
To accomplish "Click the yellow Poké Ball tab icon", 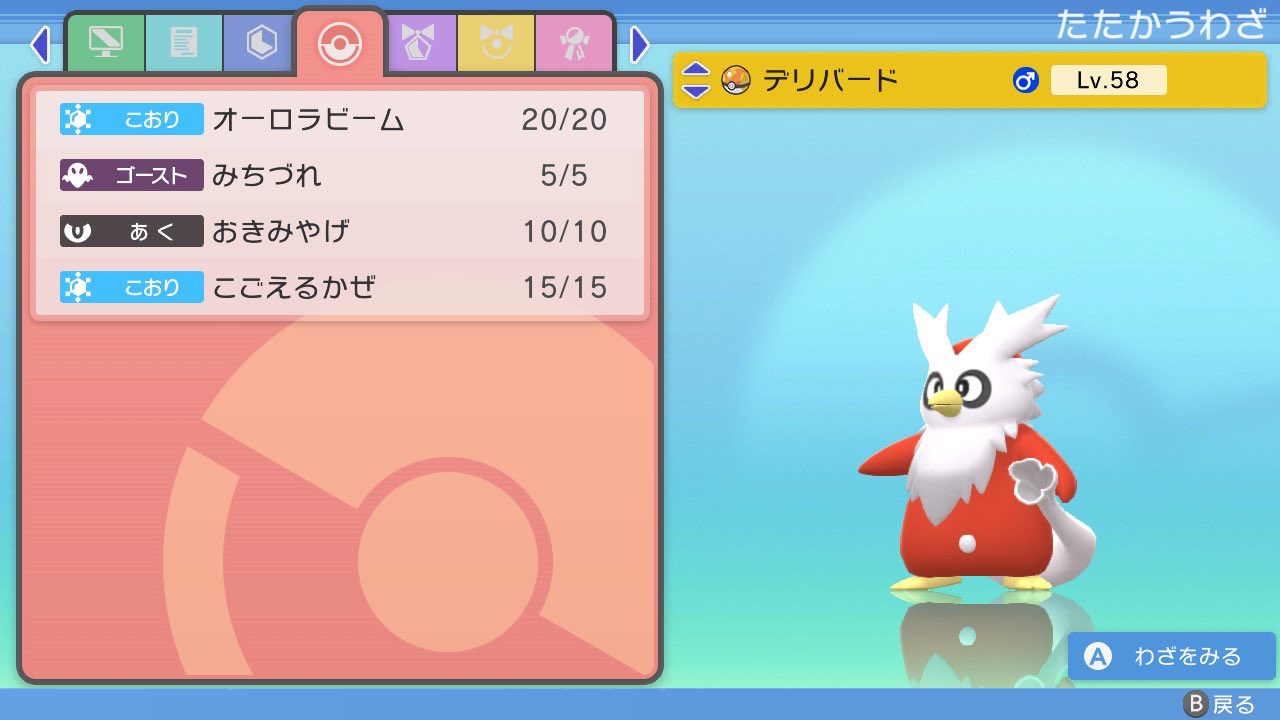I will [x=497, y=42].
